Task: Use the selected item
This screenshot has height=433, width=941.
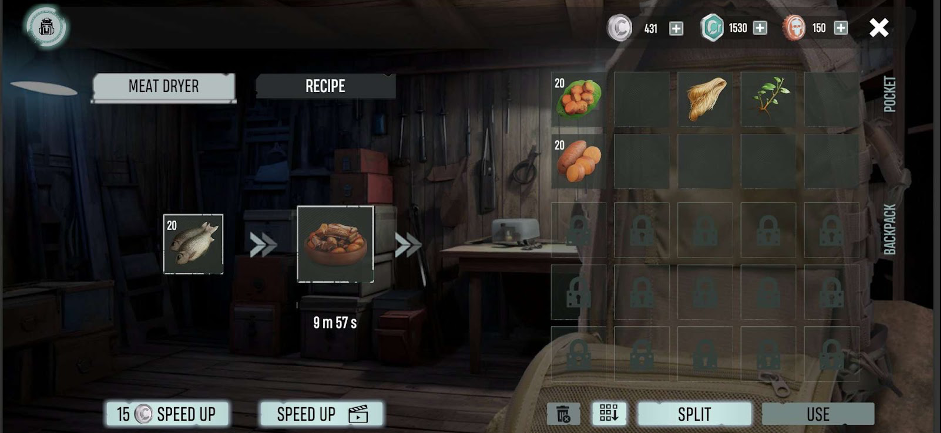Action: tap(818, 414)
